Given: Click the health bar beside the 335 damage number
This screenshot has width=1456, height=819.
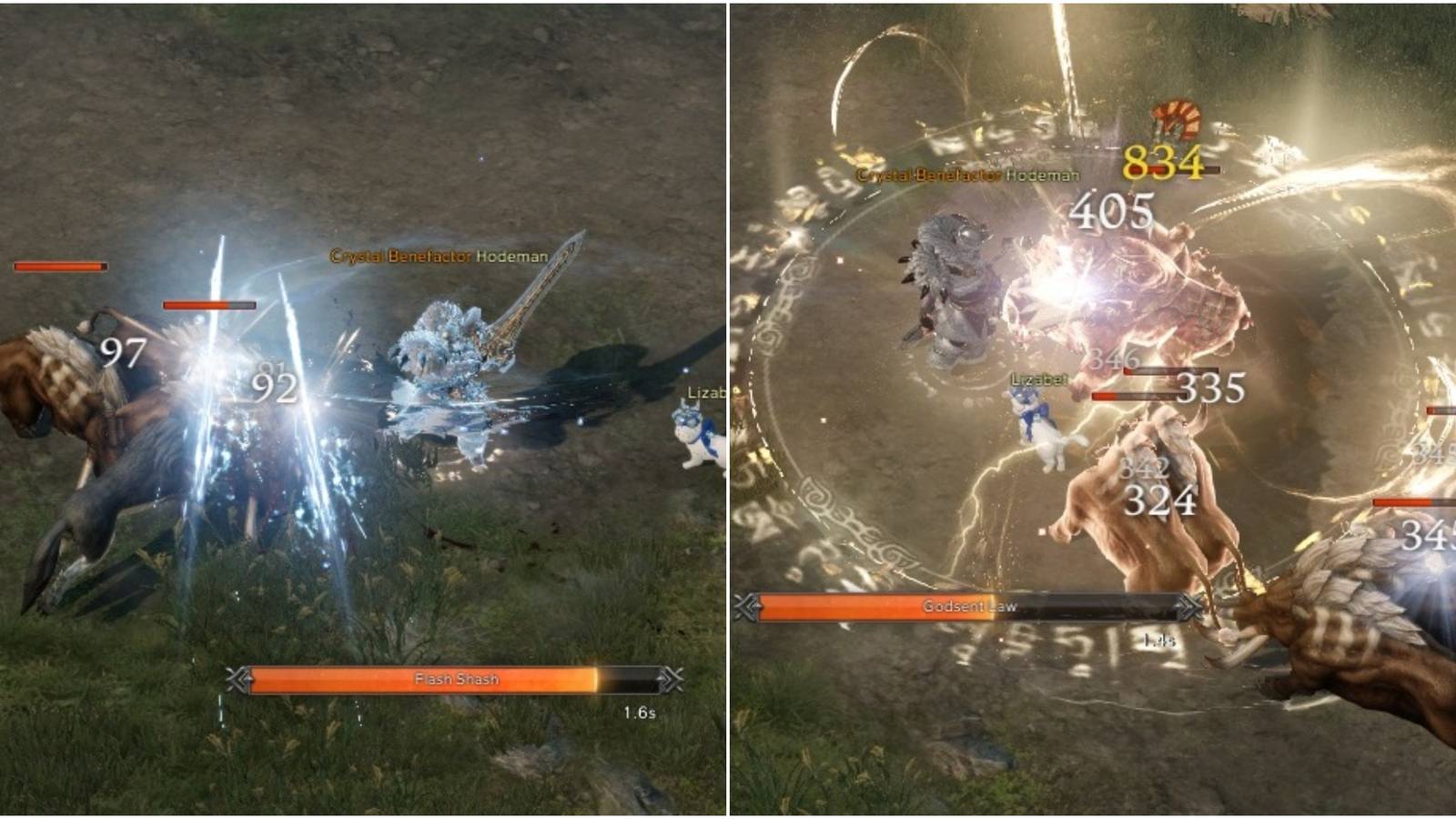Looking at the screenshot, I should (1140, 395).
